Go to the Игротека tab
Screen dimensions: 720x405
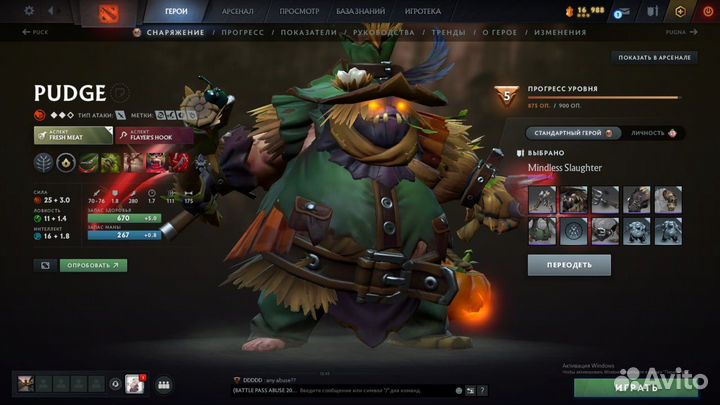[x=422, y=11]
